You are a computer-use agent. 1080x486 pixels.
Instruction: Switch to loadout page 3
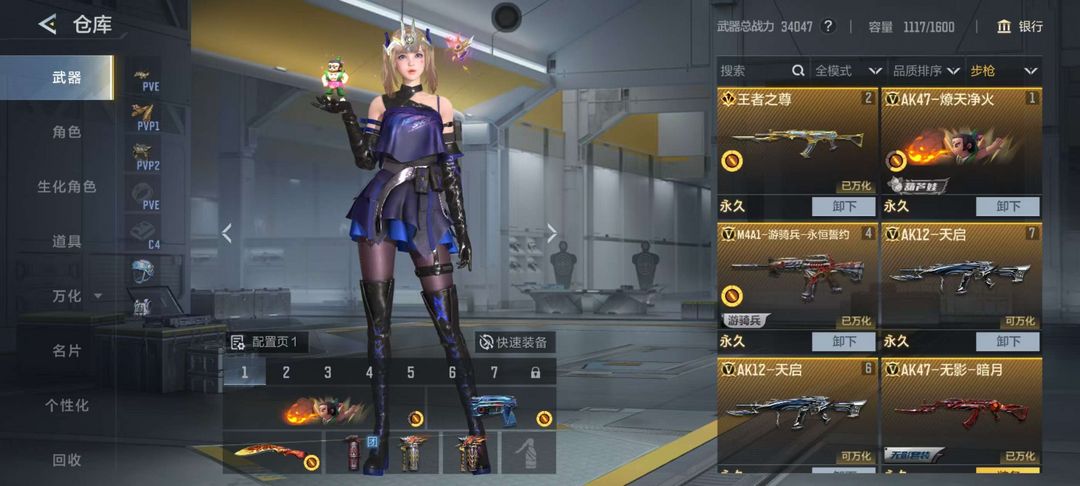point(327,373)
